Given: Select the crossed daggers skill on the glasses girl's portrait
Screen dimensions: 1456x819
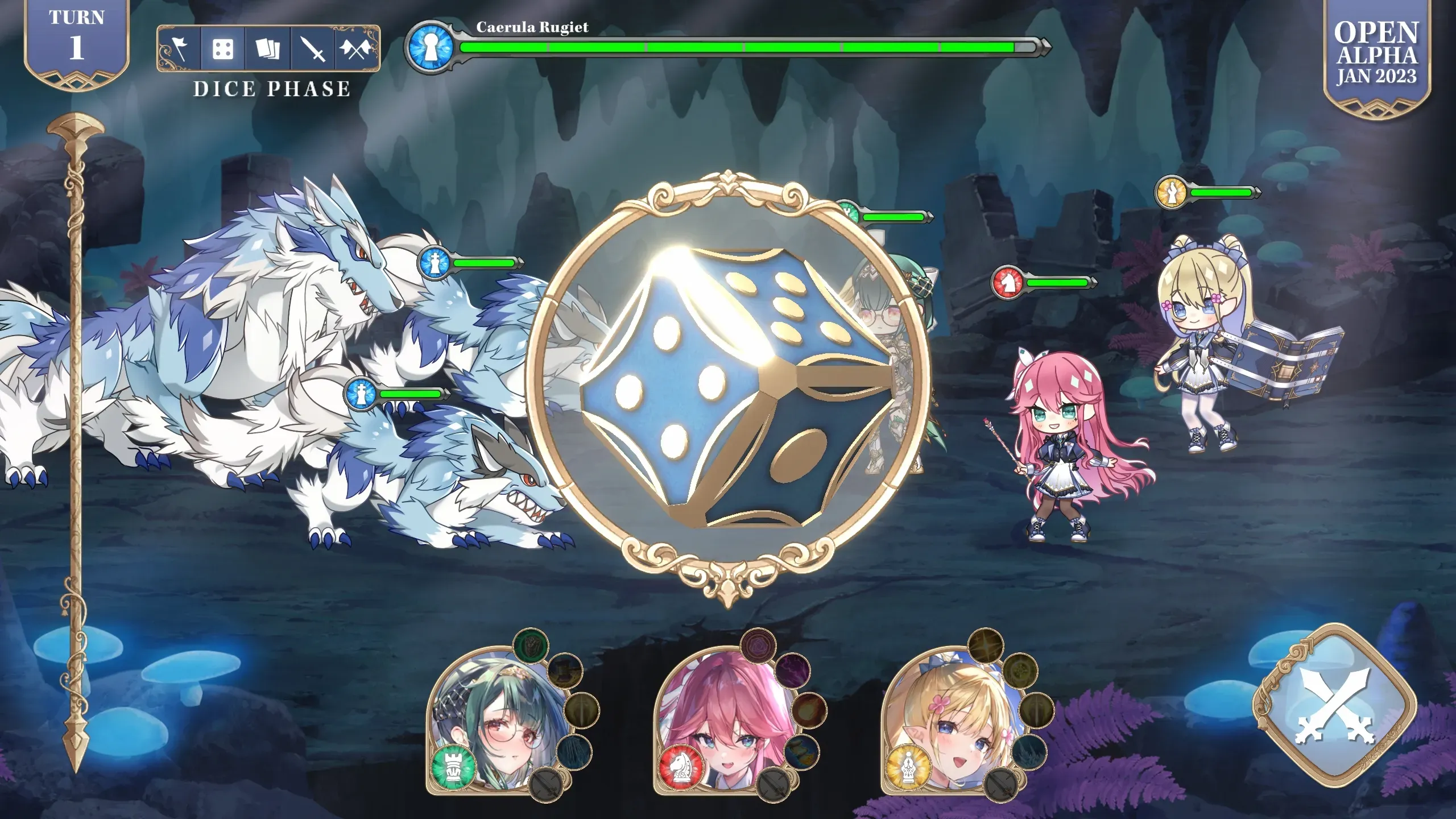Looking at the screenshot, I should [546, 784].
